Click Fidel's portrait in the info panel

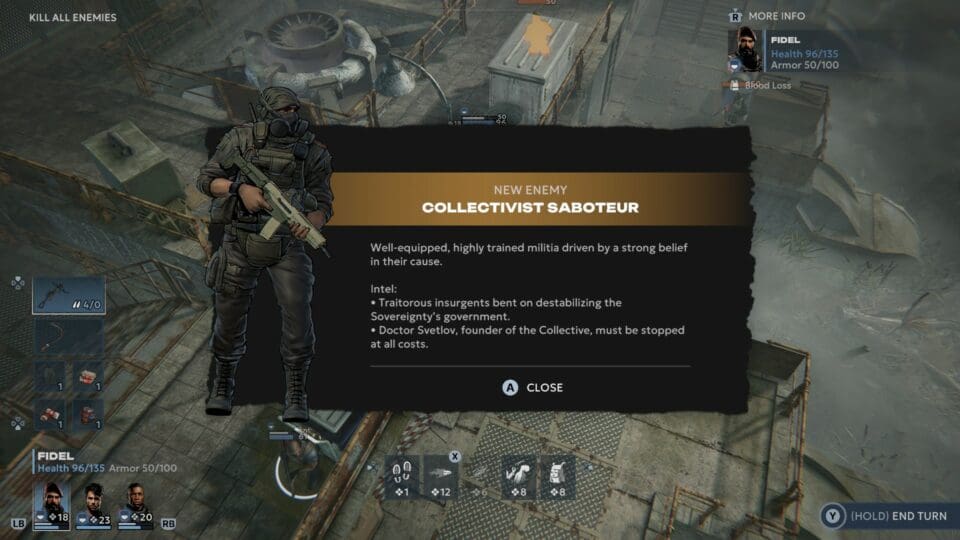tap(745, 50)
